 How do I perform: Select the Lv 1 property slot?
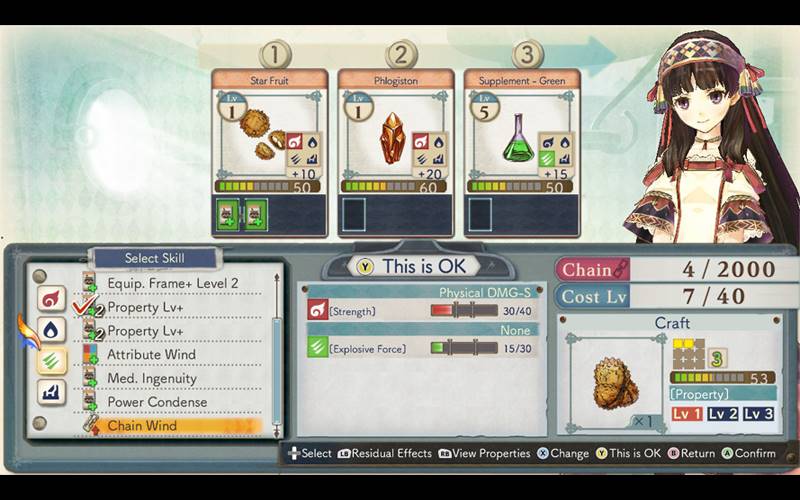tap(686, 414)
